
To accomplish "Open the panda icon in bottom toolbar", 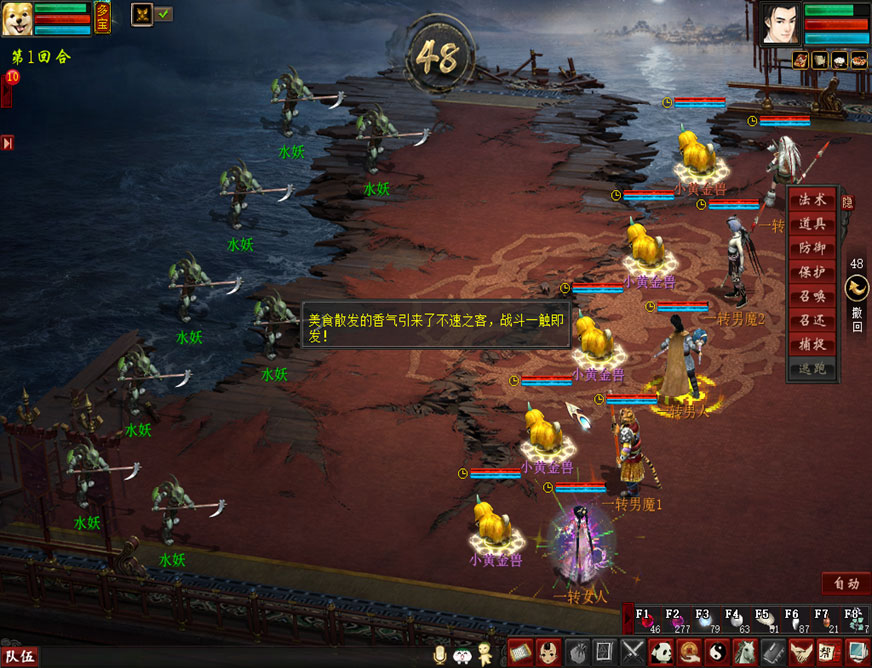I will 662,653.
